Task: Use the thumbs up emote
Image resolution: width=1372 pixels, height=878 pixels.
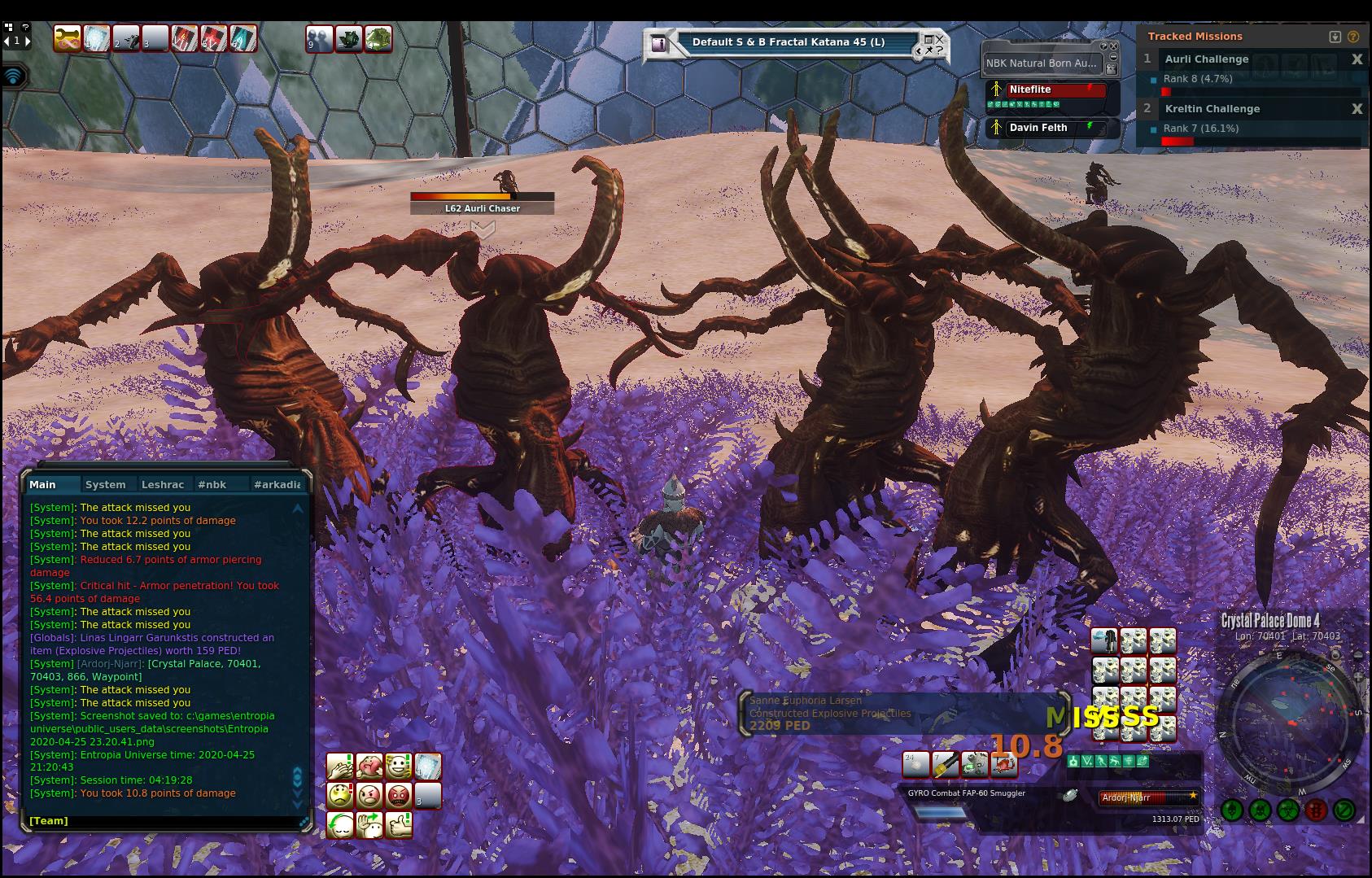Action: click(x=399, y=824)
